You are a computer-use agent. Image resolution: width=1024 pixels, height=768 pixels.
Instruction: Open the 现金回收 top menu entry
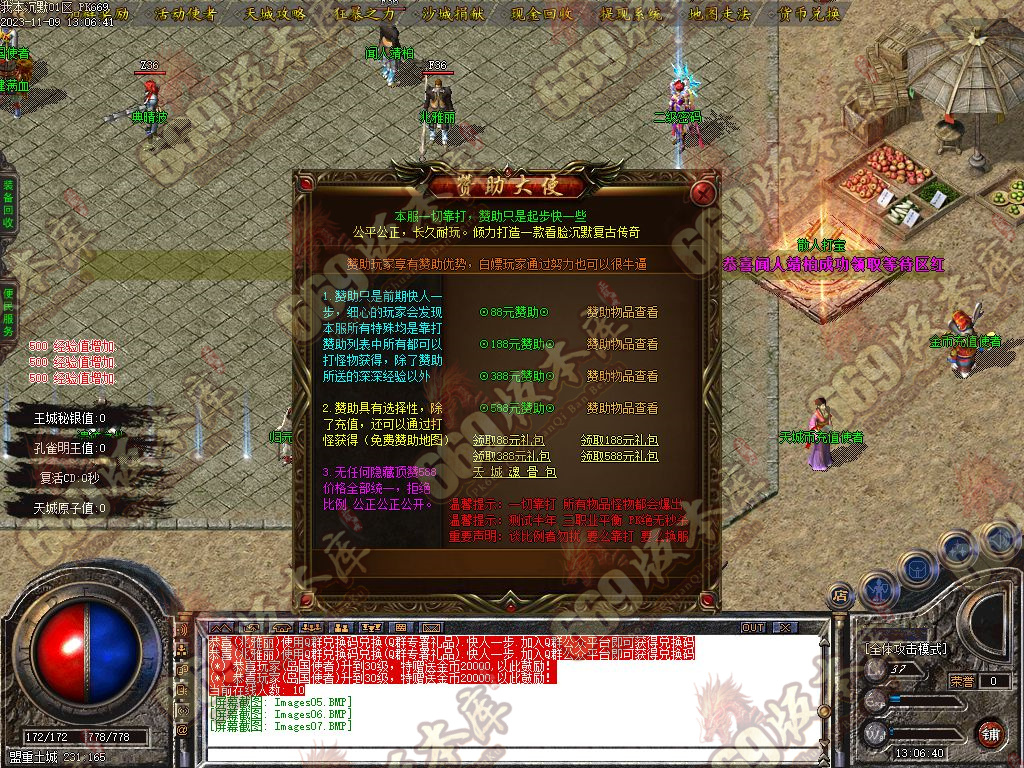[541, 14]
